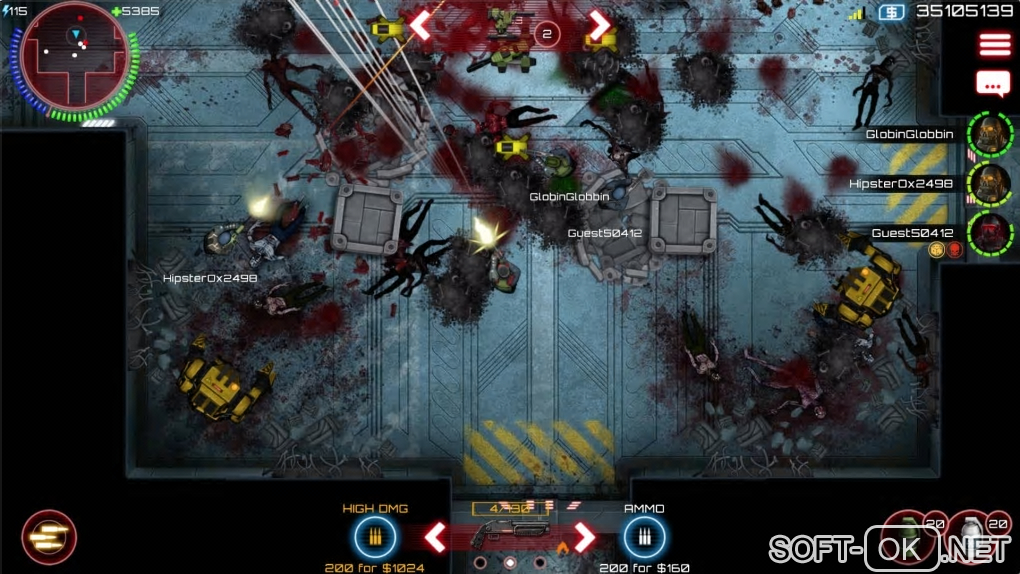Cycle to next weapon at bottom
The height and width of the screenshot is (574, 1020).
[x=584, y=537]
